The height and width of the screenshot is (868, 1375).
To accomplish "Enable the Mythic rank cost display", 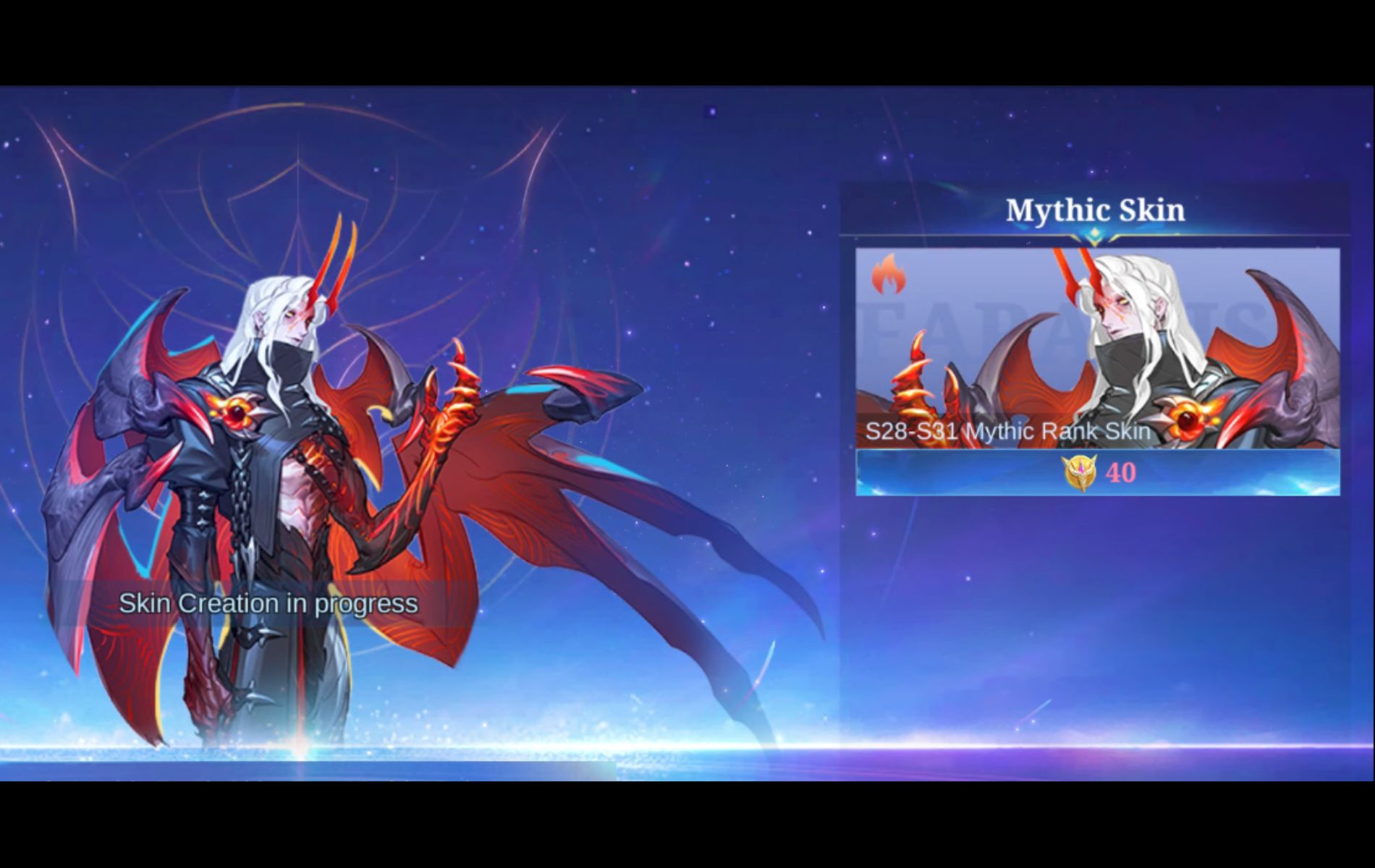I will point(1101,475).
